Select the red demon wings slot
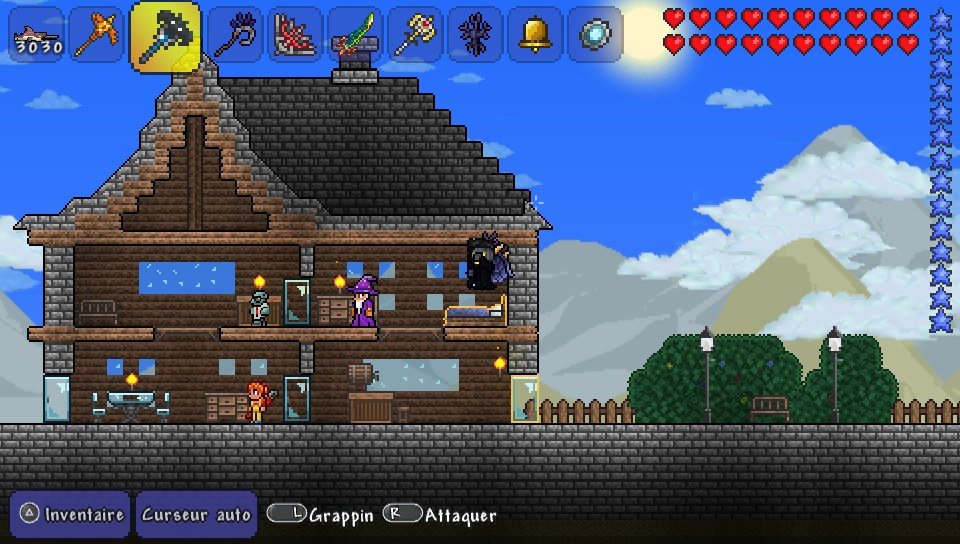 [295, 36]
